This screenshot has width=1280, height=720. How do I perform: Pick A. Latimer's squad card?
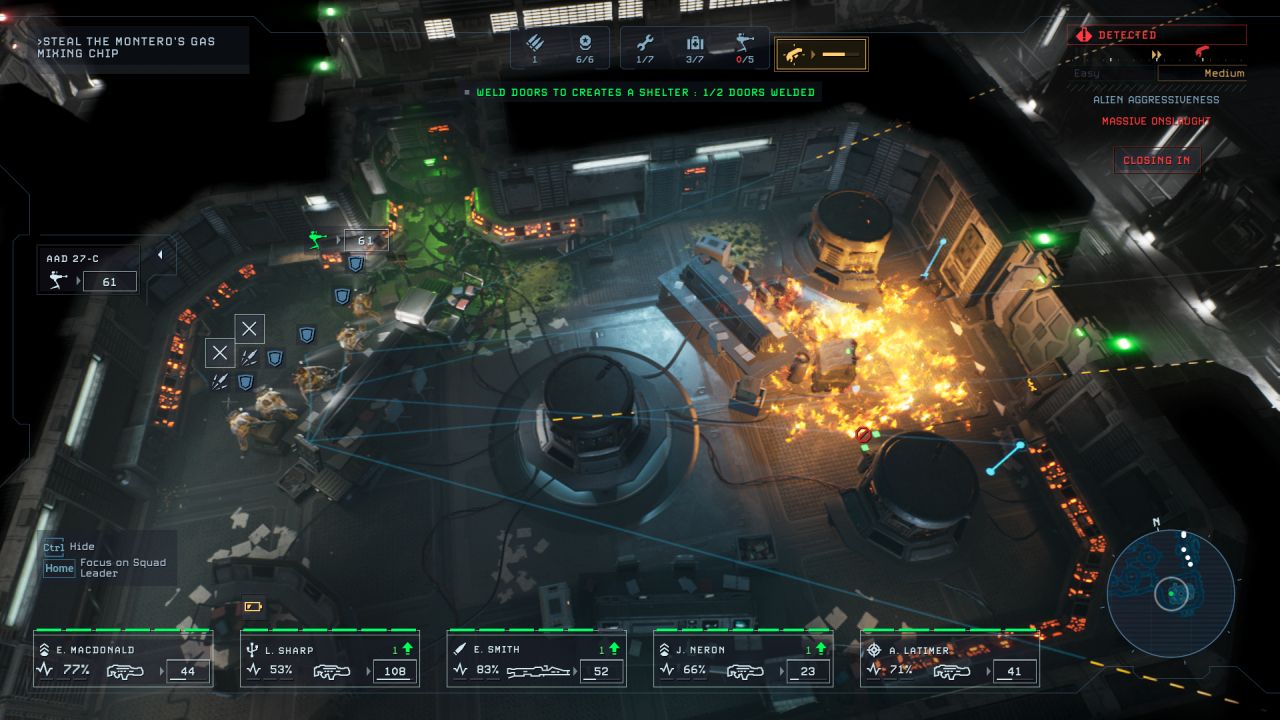pos(950,660)
